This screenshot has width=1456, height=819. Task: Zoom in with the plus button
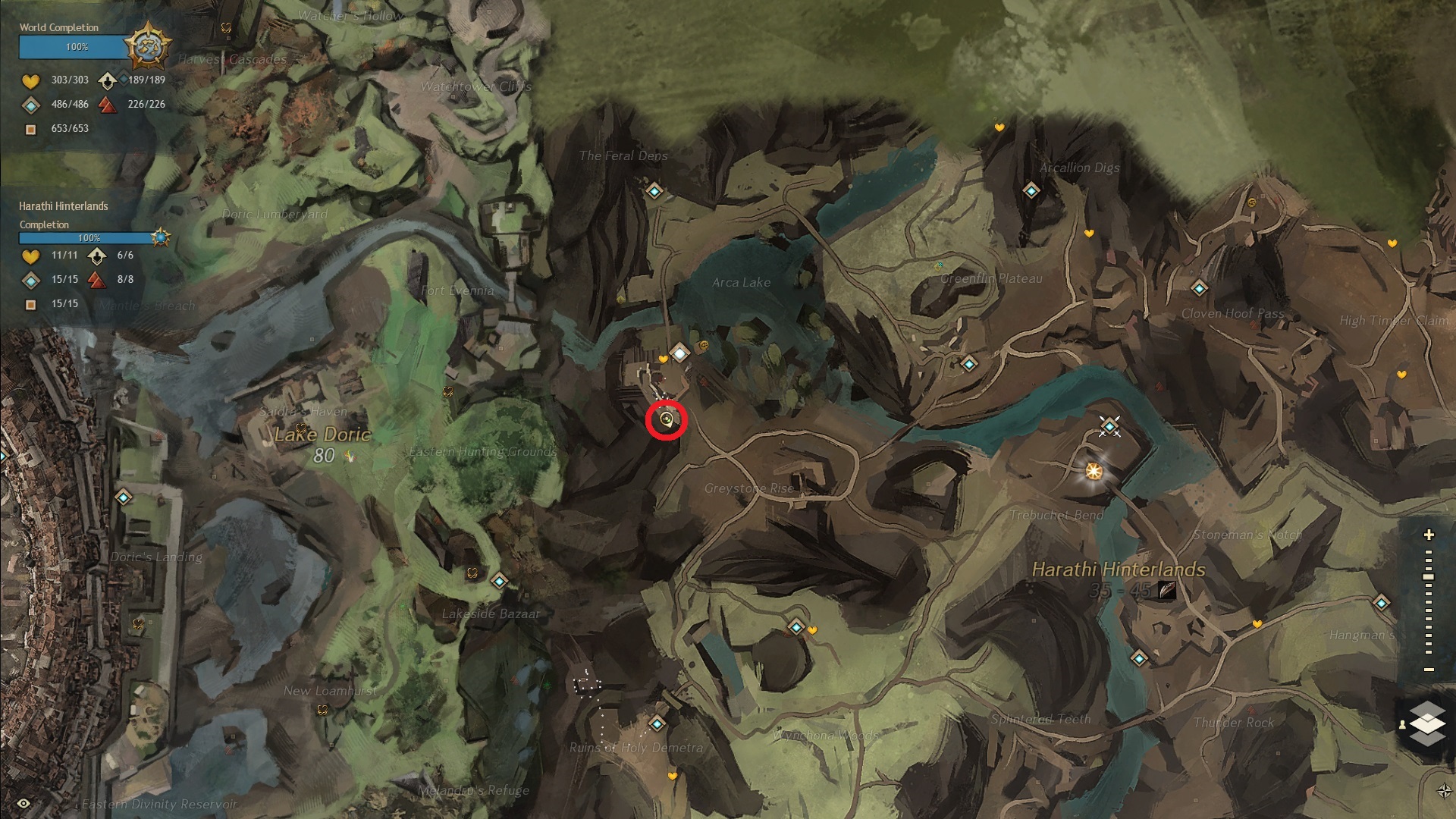(x=1429, y=535)
